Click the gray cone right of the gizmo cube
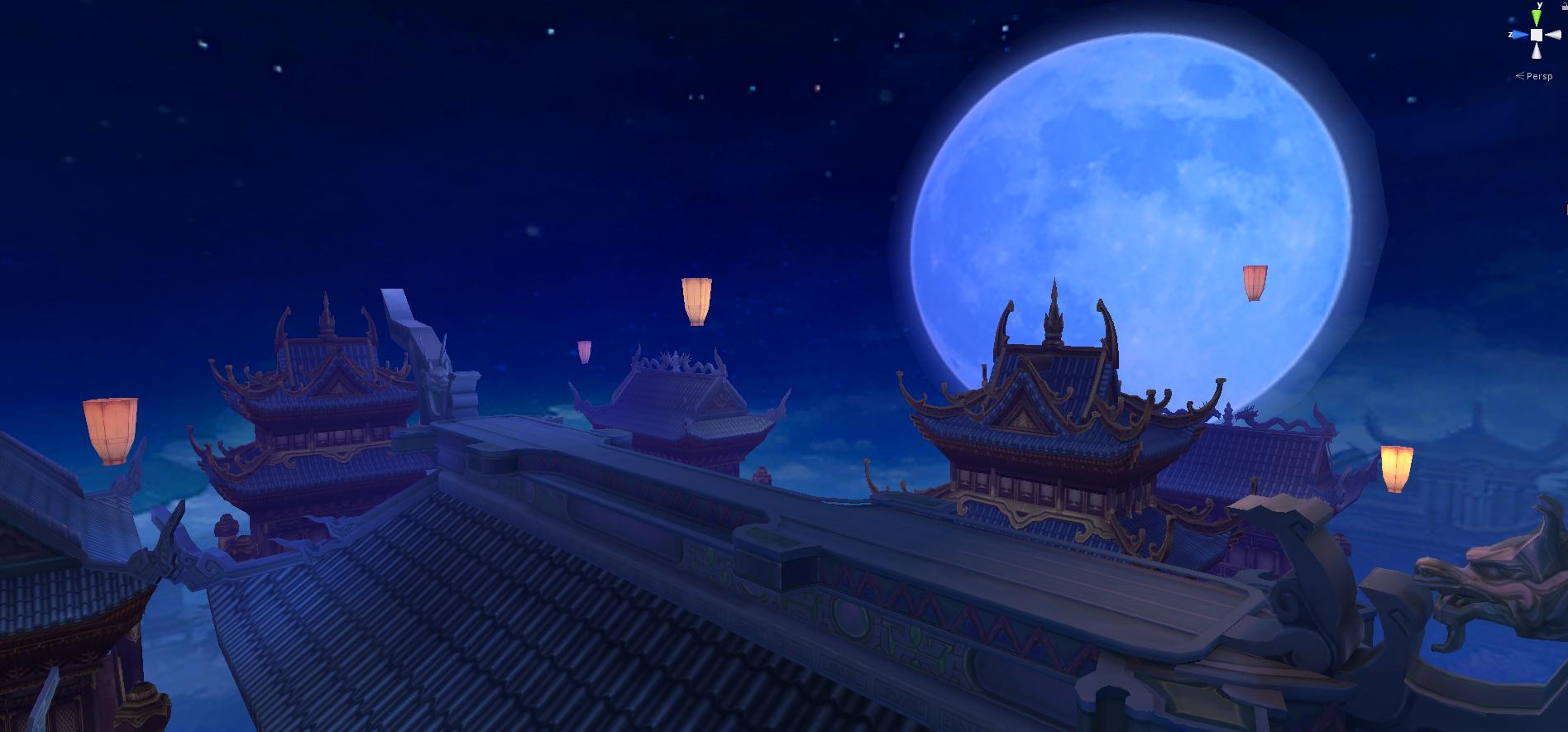This screenshot has height=732, width=1568. point(1553,35)
